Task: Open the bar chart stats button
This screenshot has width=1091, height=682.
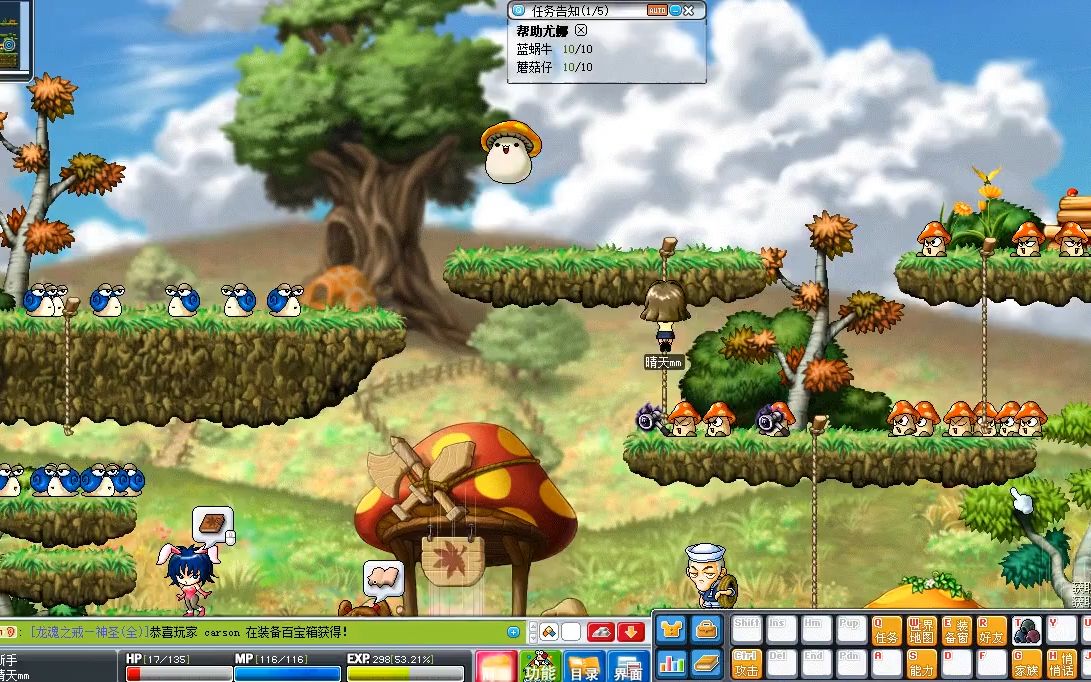Action: coord(672,663)
